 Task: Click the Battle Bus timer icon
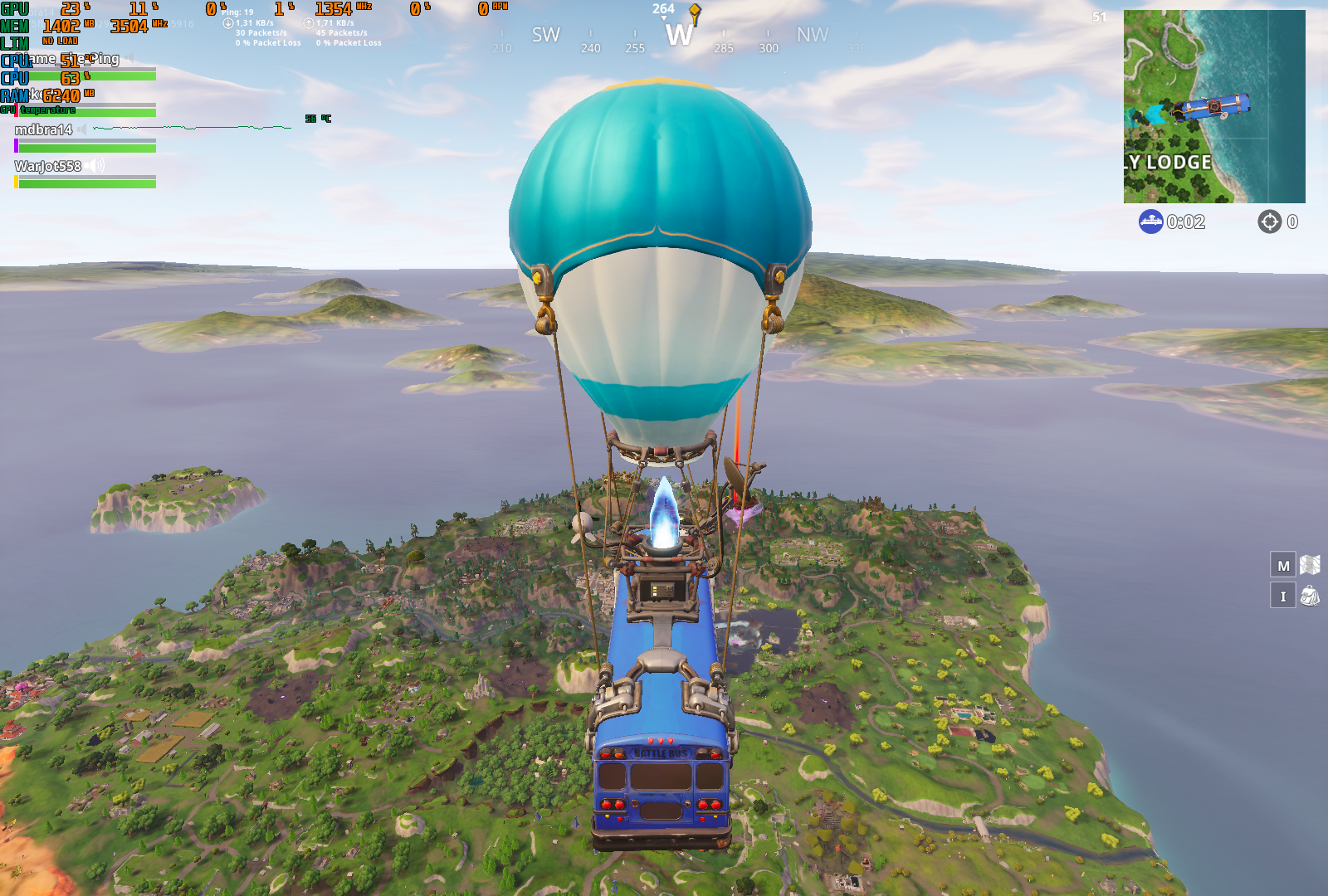click(1150, 222)
